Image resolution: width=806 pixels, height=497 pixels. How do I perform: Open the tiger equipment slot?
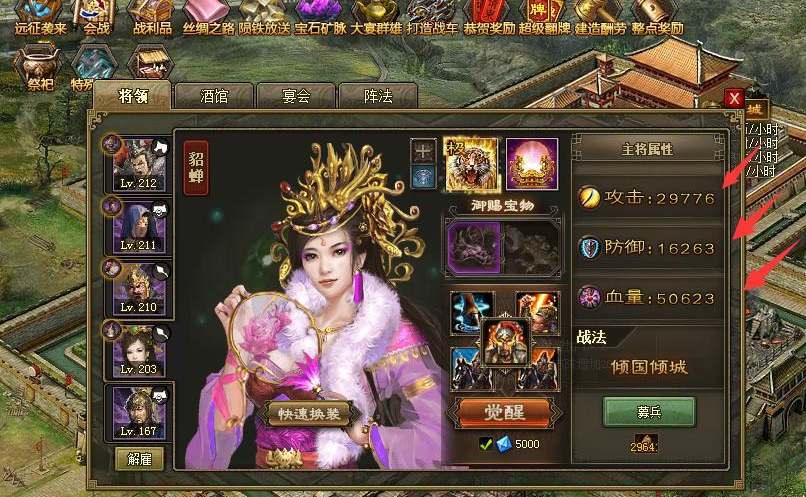(470, 164)
